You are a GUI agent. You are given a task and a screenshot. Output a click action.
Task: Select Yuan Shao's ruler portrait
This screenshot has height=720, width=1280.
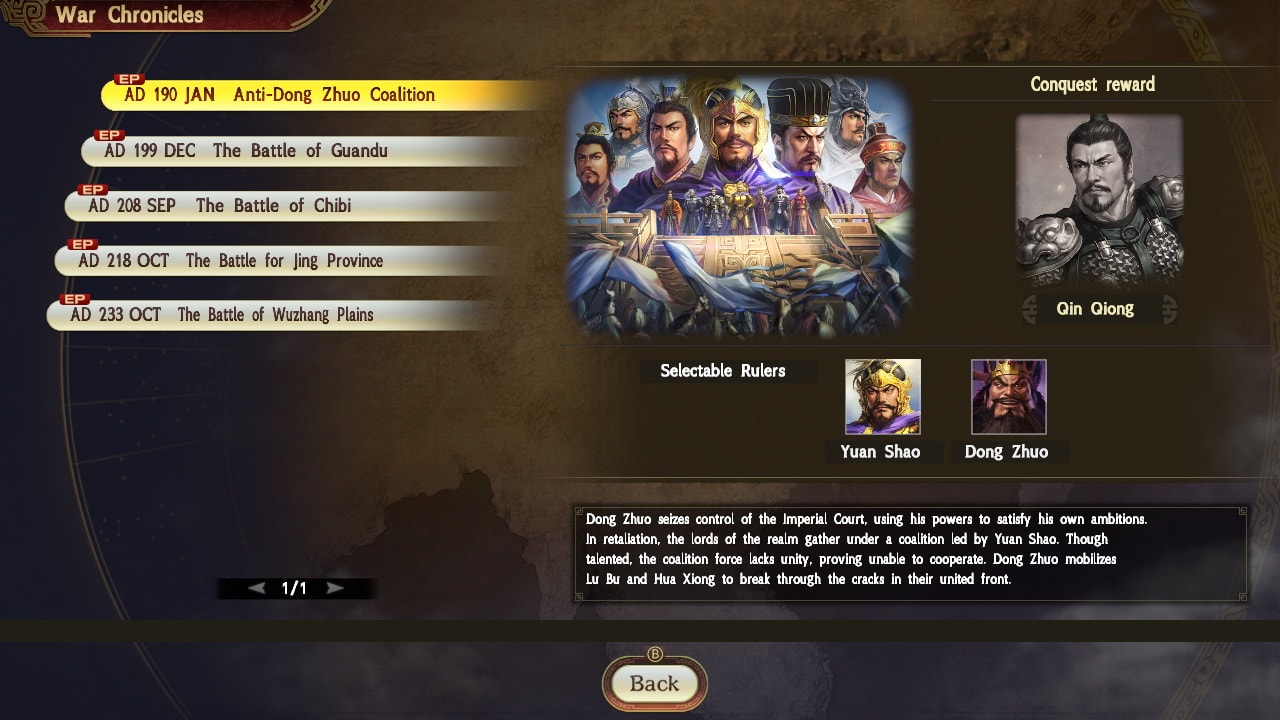click(x=883, y=397)
